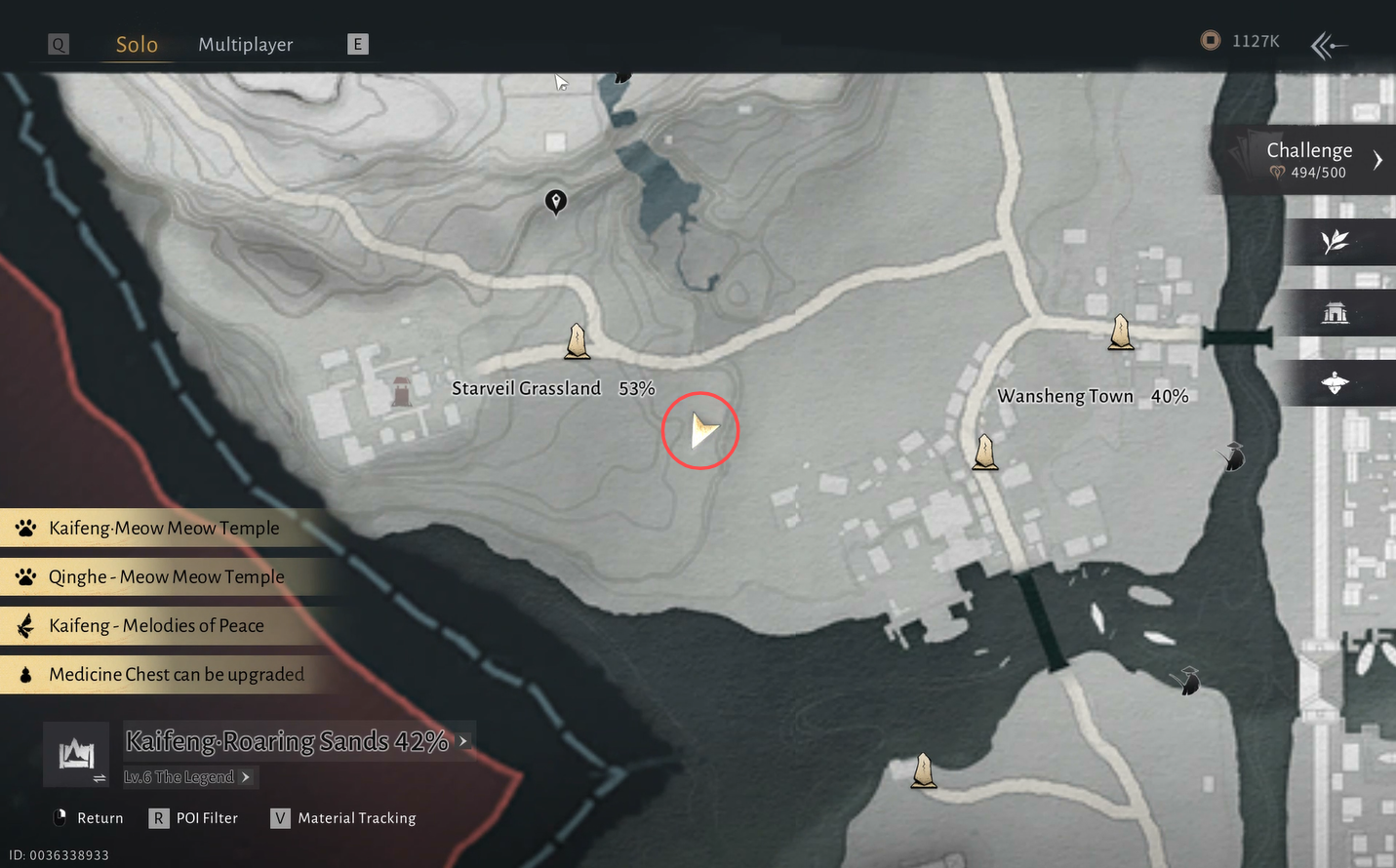Open Qinghe - Meow Meow Temple entry
The image size is (1396, 868).
click(x=166, y=576)
